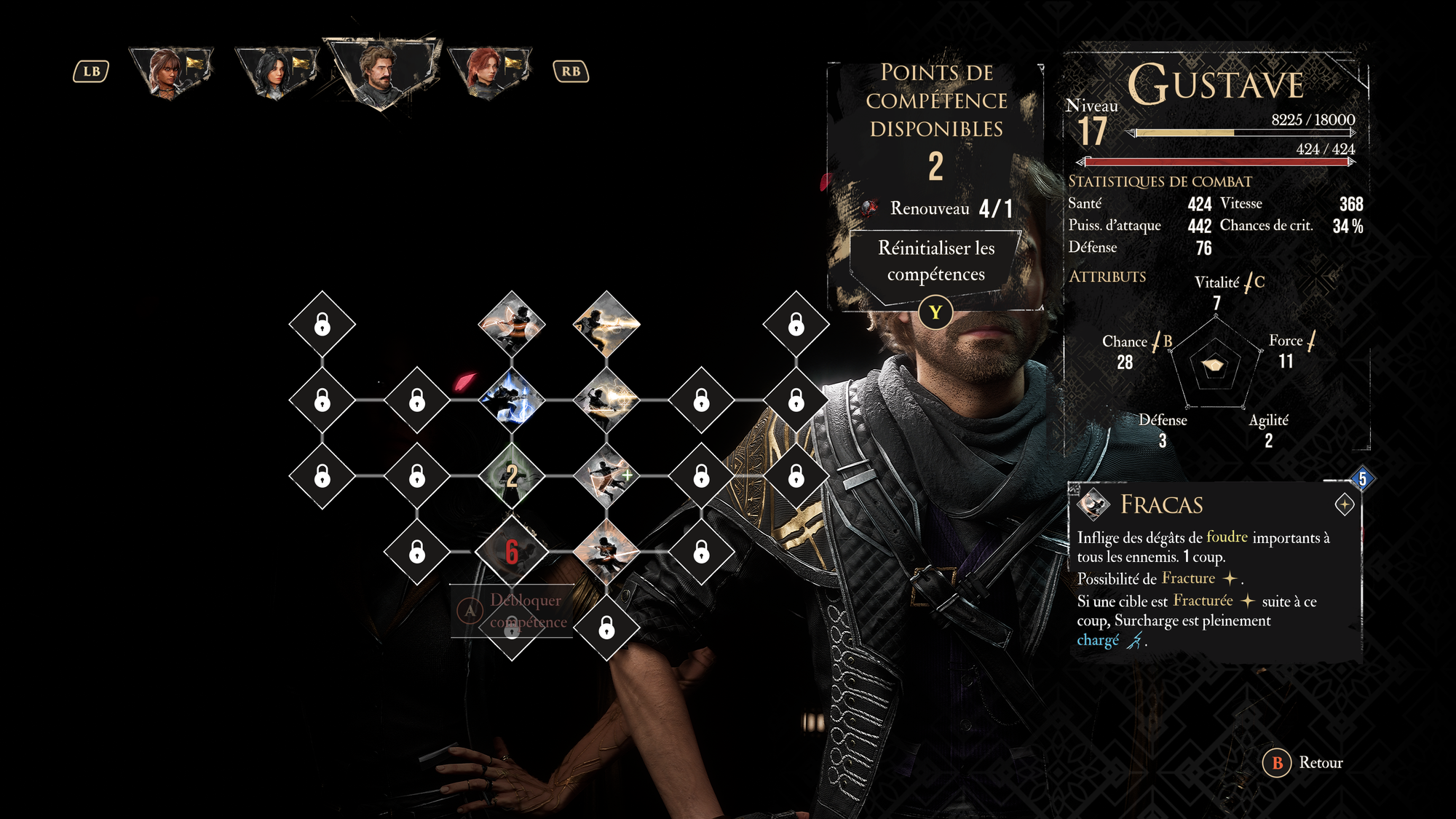Select the green skill node costing 2
Viewport: 1456px width, 819px height.
click(512, 476)
